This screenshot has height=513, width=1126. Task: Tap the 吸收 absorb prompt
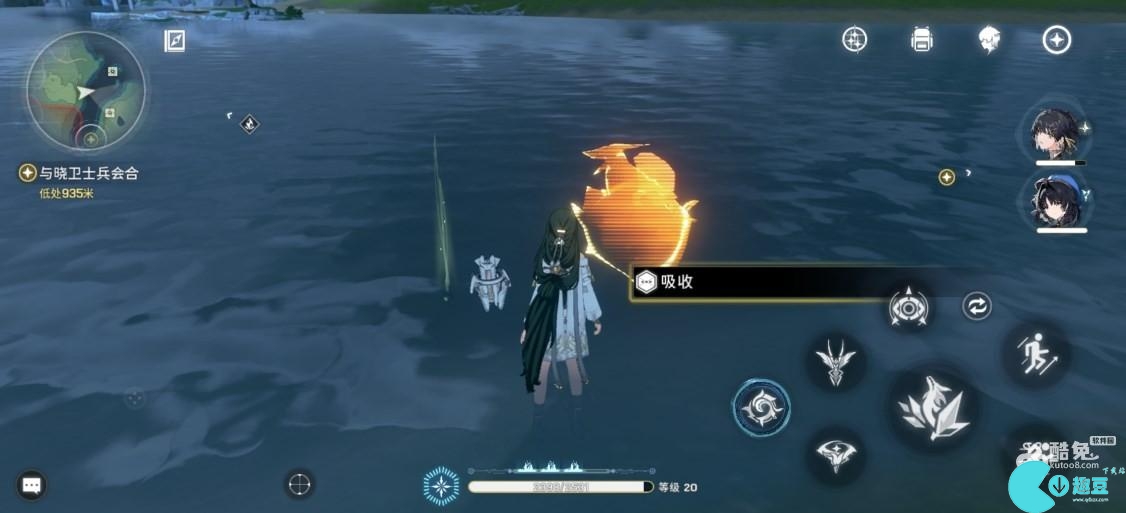(x=760, y=282)
